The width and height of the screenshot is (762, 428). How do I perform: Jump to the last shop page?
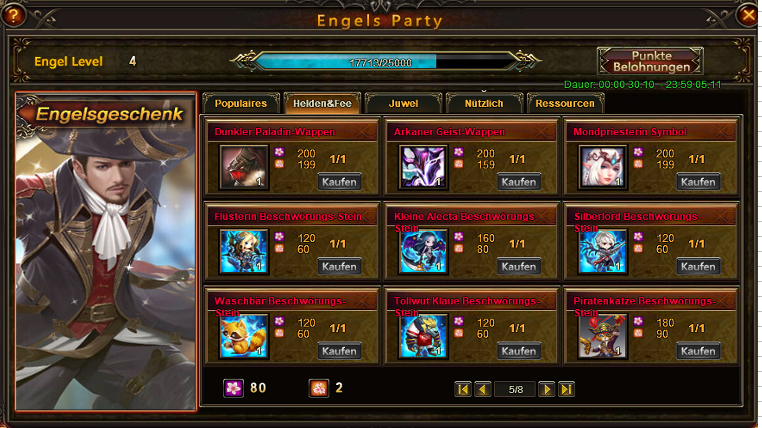(x=566, y=389)
